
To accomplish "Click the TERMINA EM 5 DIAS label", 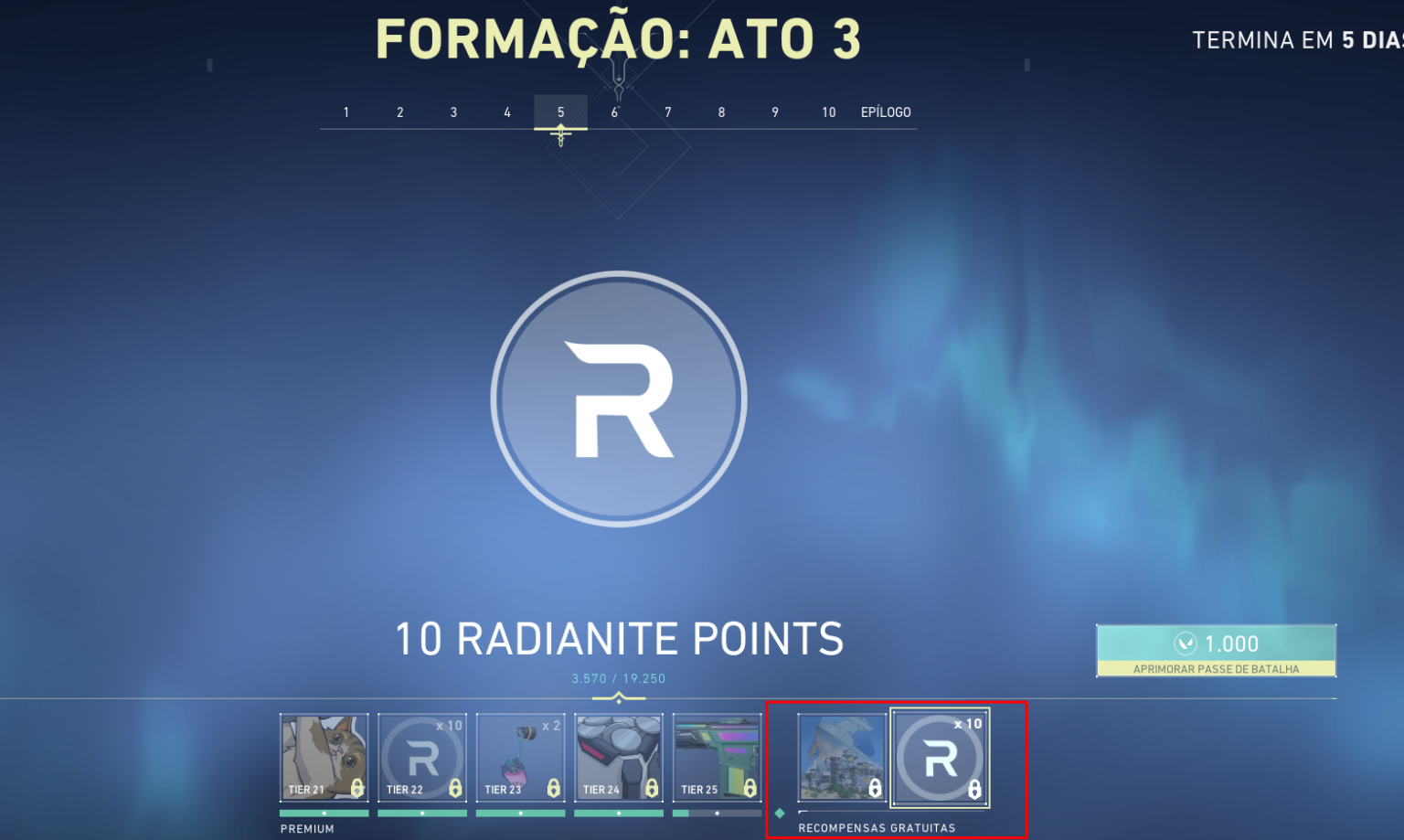I will (x=1296, y=39).
